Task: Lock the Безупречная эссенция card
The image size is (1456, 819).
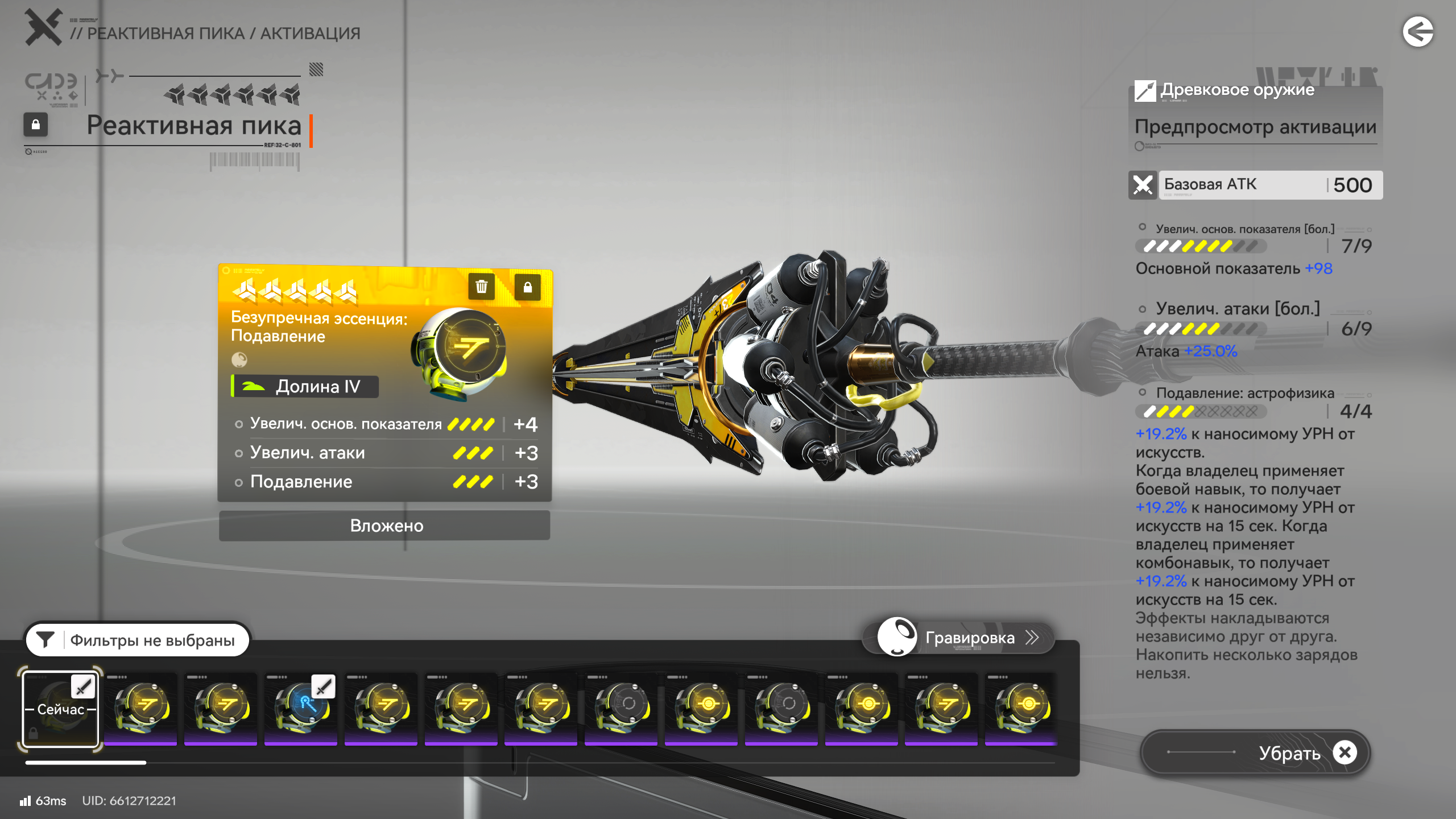Action: [527, 287]
